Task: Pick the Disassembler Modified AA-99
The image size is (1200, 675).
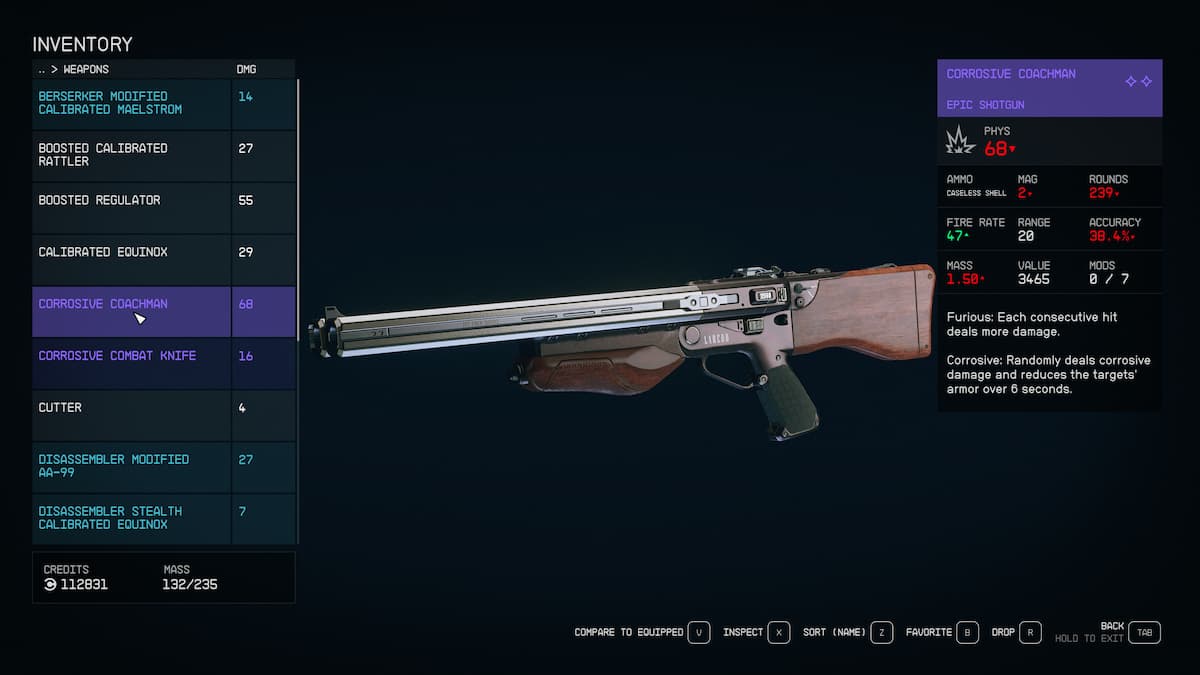Action: tap(130, 466)
